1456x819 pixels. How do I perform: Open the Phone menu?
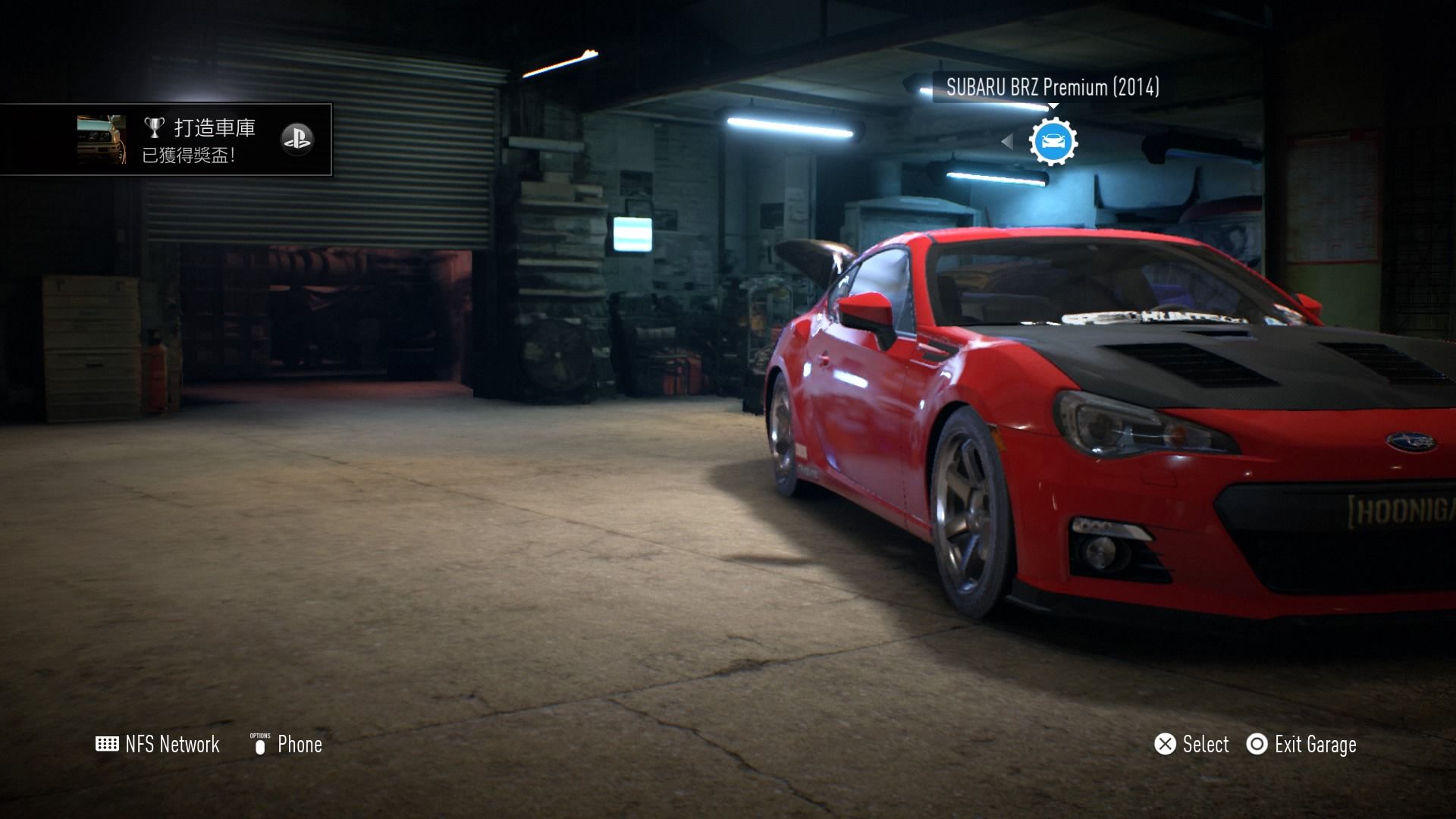point(287,745)
